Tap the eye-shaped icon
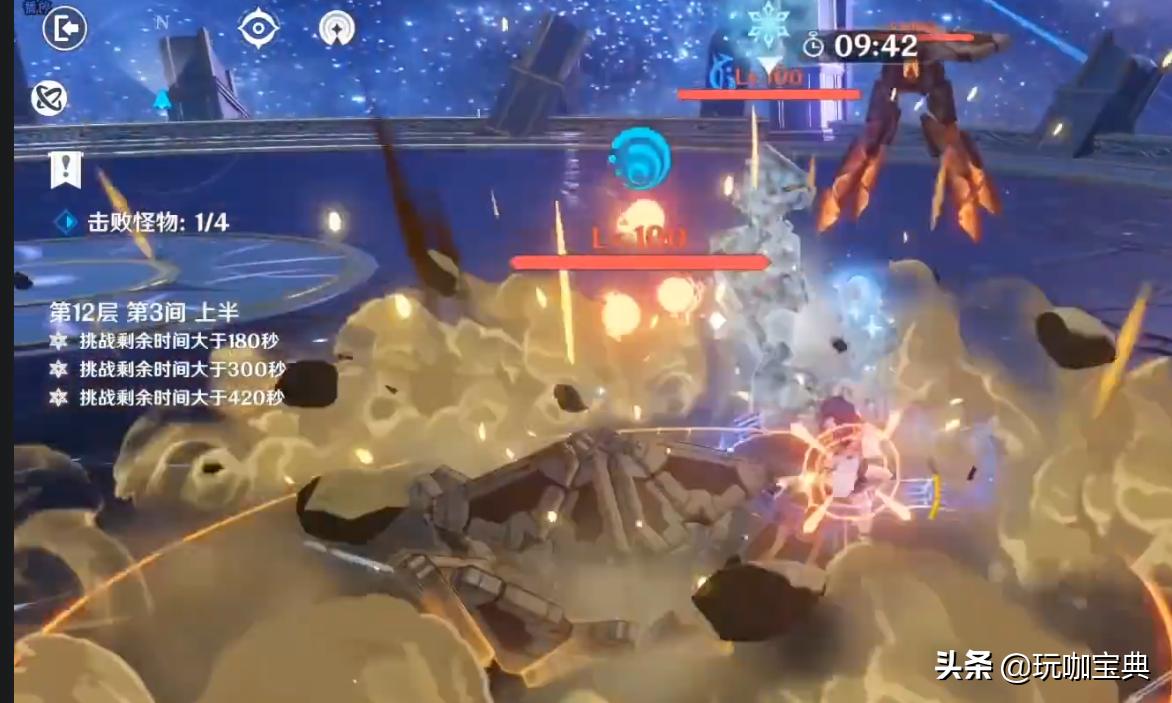Viewport: 1172px width, 703px height. coord(258,27)
